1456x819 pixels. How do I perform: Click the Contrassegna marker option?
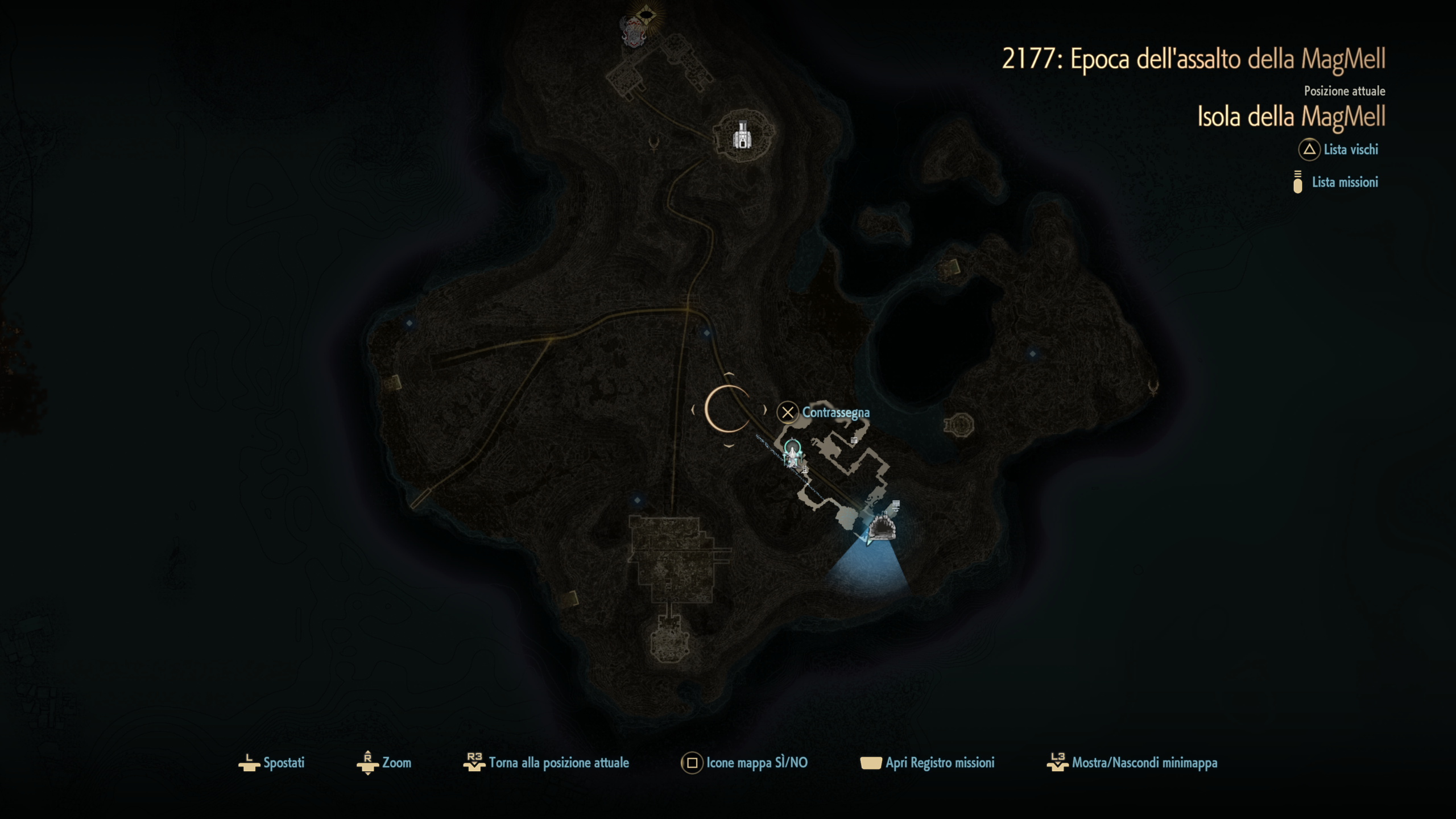point(824,412)
